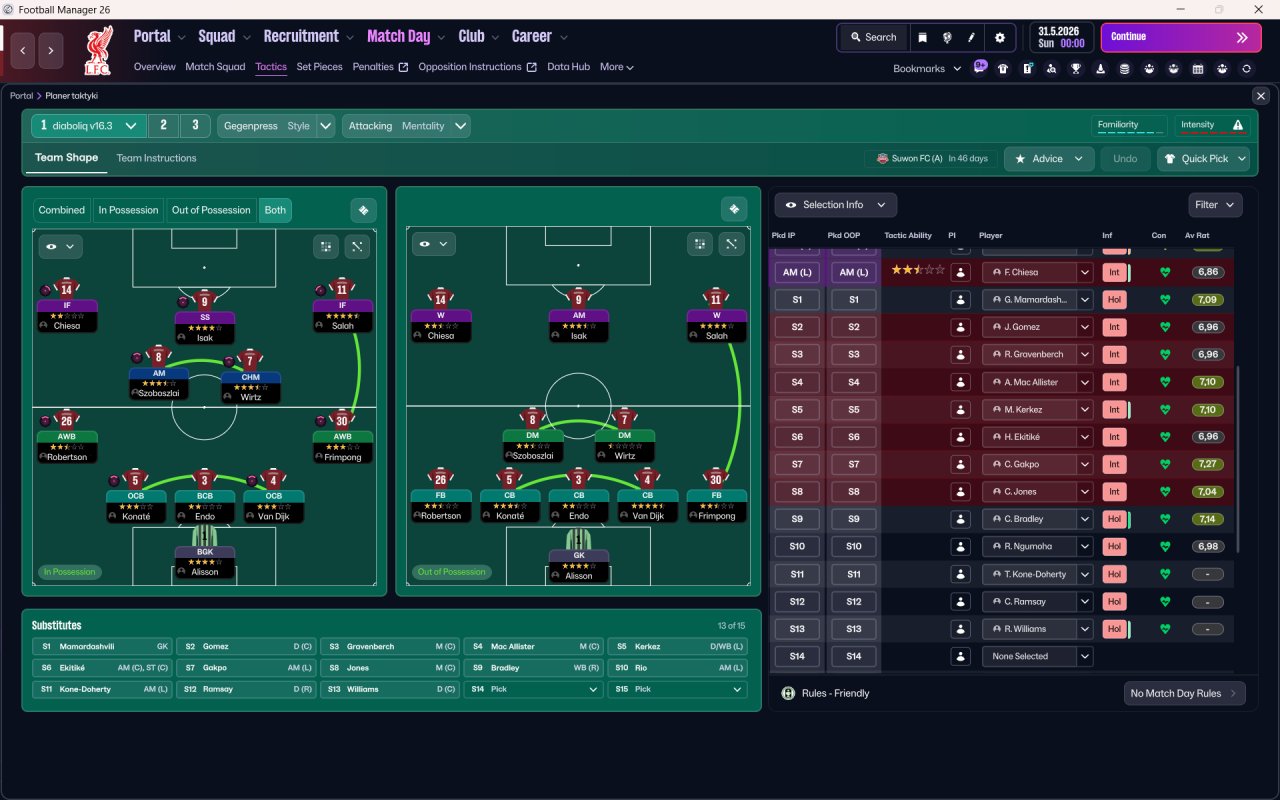Open the Advice dropdown
Viewport: 1280px width, 800px height.
pyautogui.click(x=1049, y=159)
